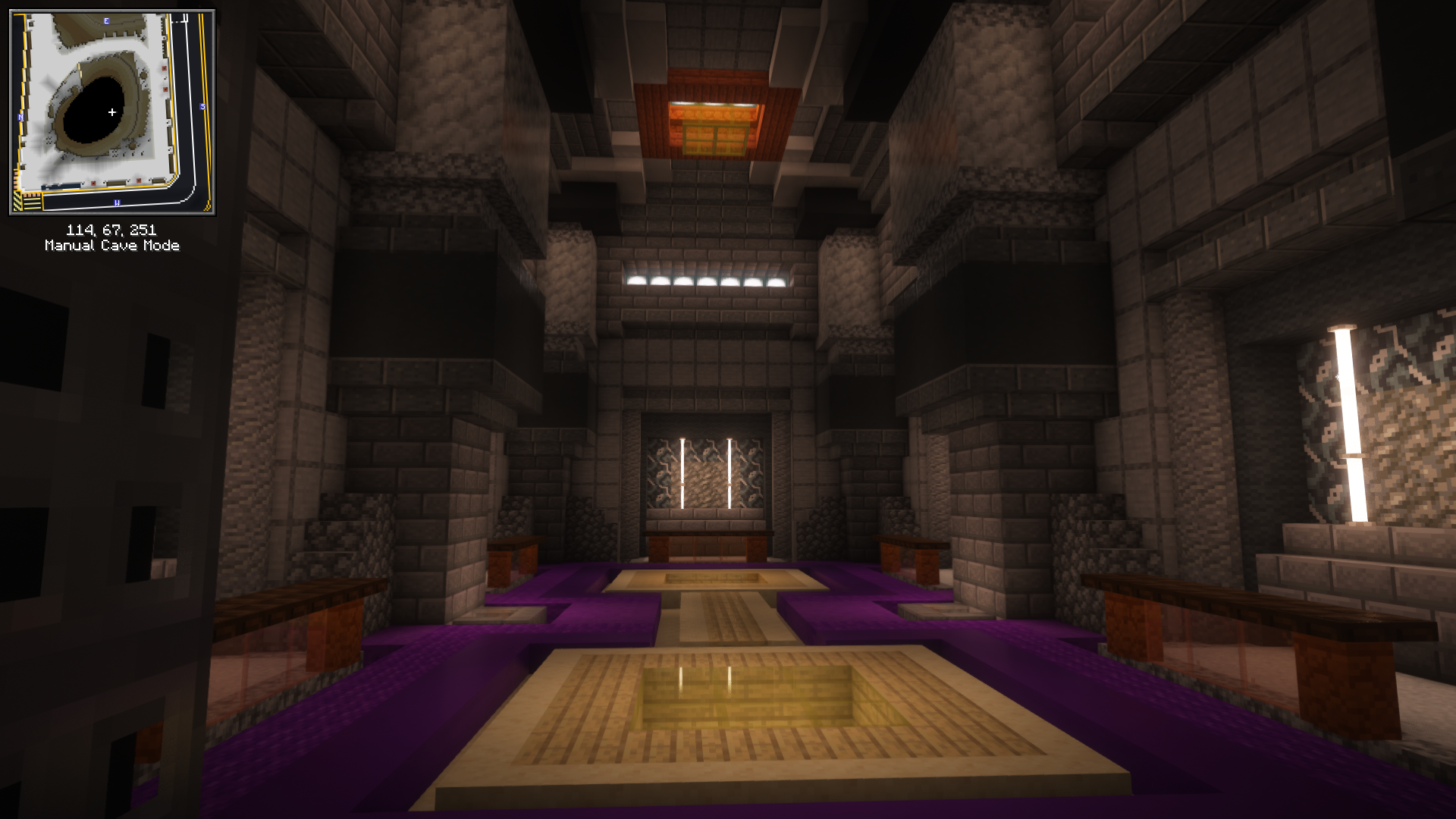1456x819 pixels.
Task: Click the N cardinal marker on the minimap
Action: [20, 118]
